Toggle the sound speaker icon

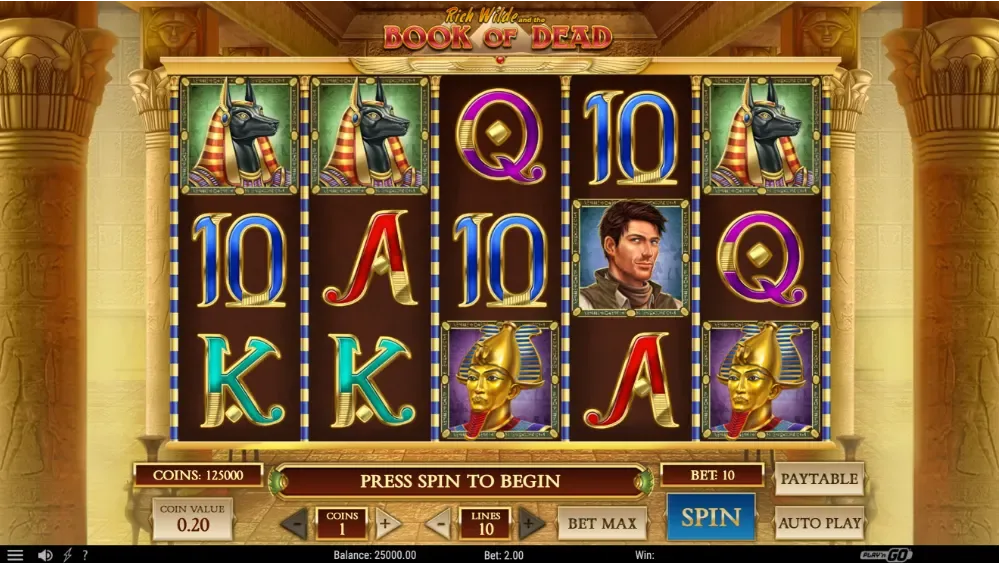[x=45, y=555]
